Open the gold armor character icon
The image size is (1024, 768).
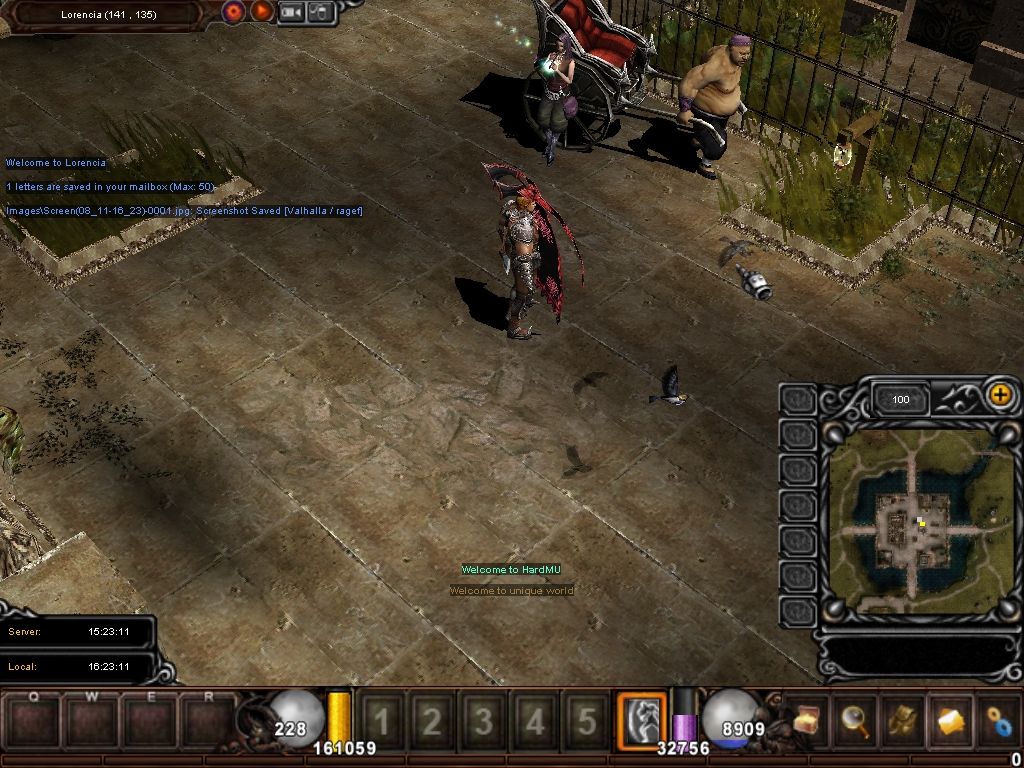(x=903, y=719)
